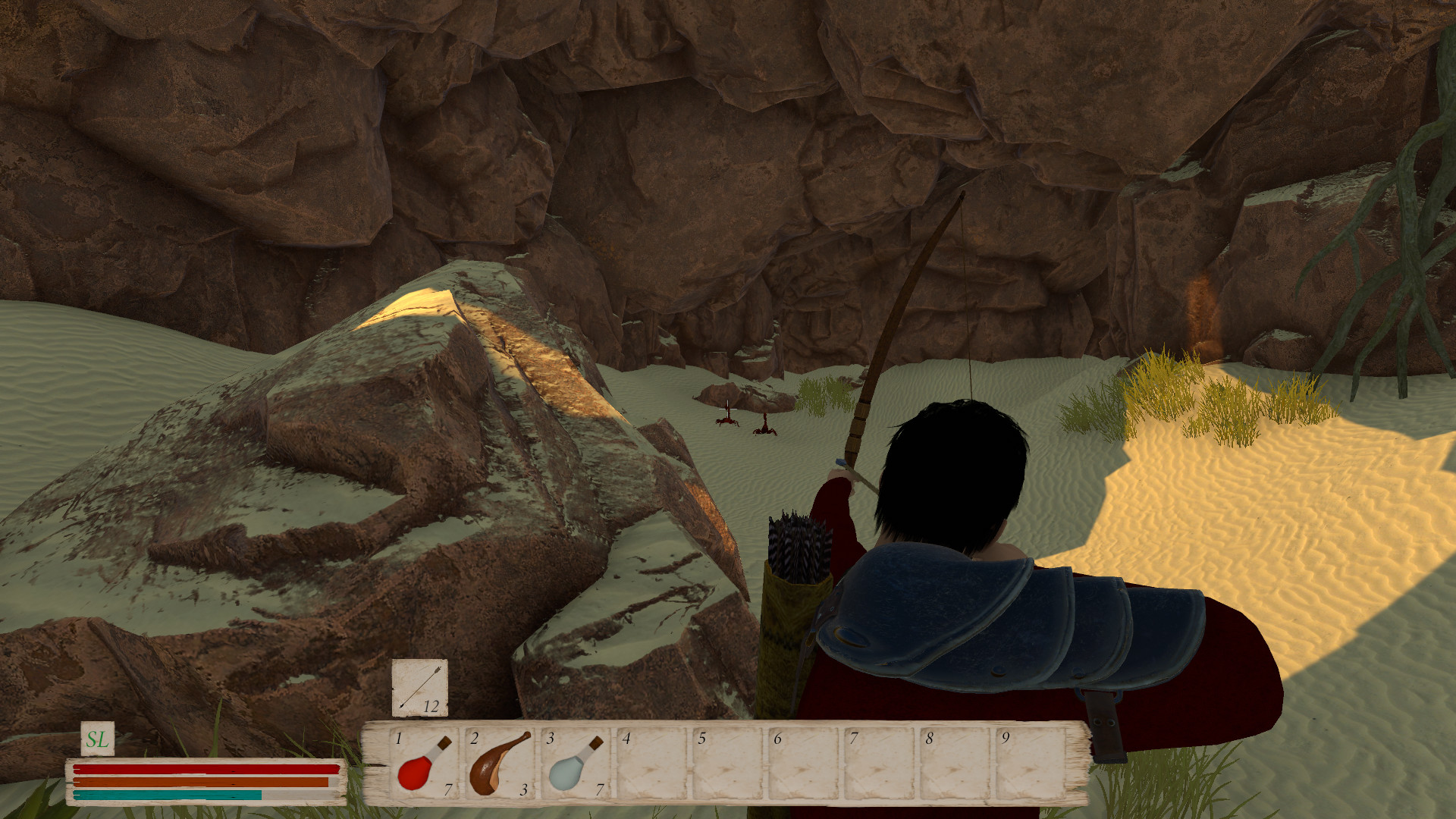1456x819 pixels.
Task: Click the teal thirst bar
Action: pyautogui.click(x=167, y=795)
